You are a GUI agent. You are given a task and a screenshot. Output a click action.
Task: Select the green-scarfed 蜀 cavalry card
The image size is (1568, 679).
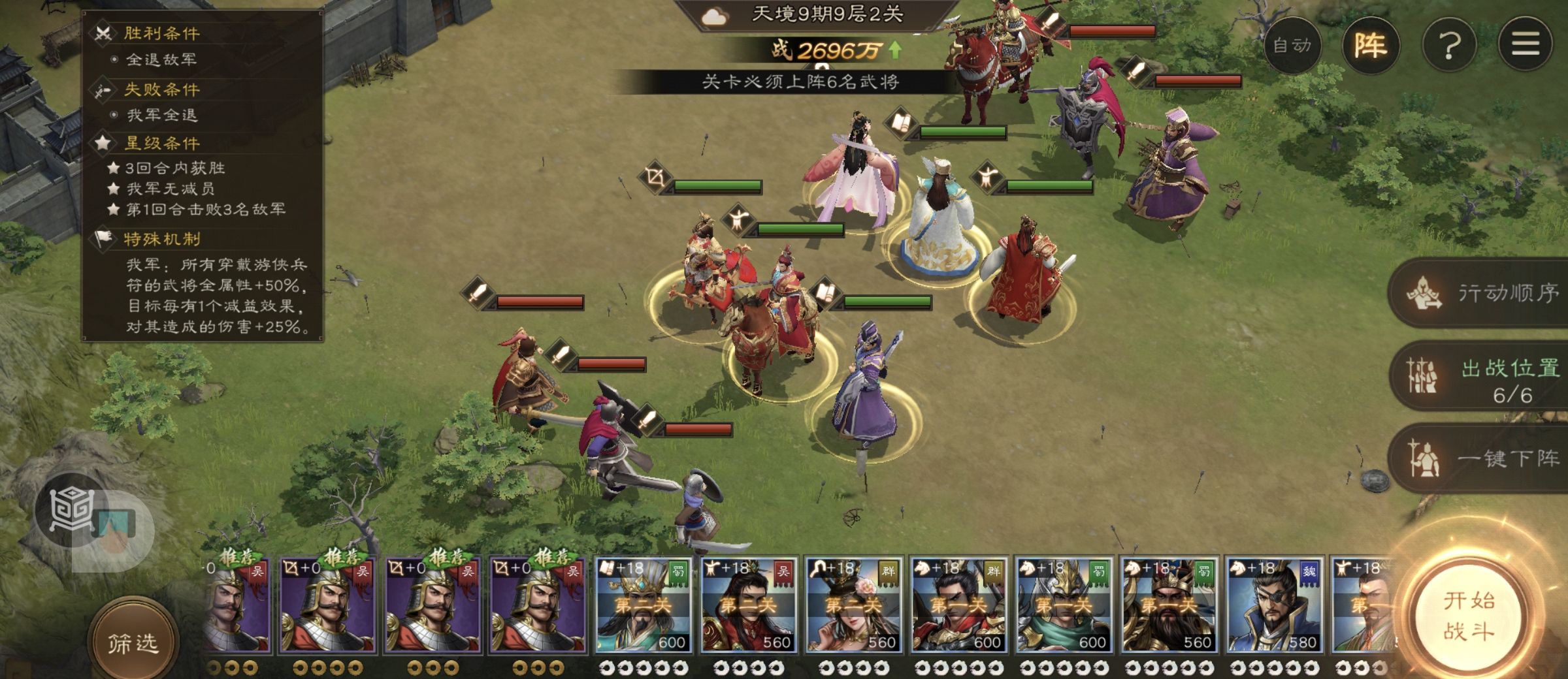click(x=1064, y=605)
